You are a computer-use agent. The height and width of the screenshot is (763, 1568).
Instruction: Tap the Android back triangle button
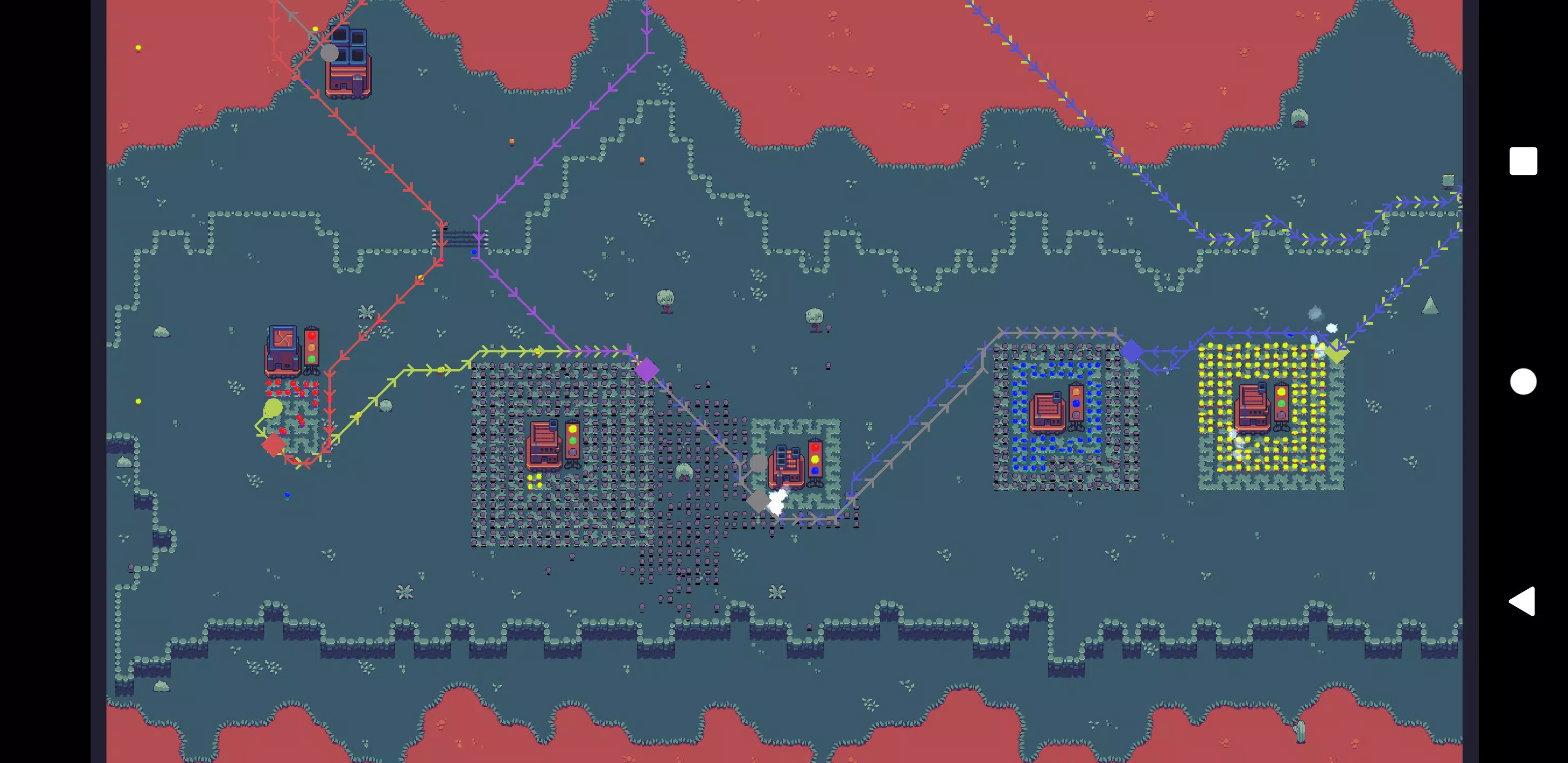click(x=1522, y=601)
